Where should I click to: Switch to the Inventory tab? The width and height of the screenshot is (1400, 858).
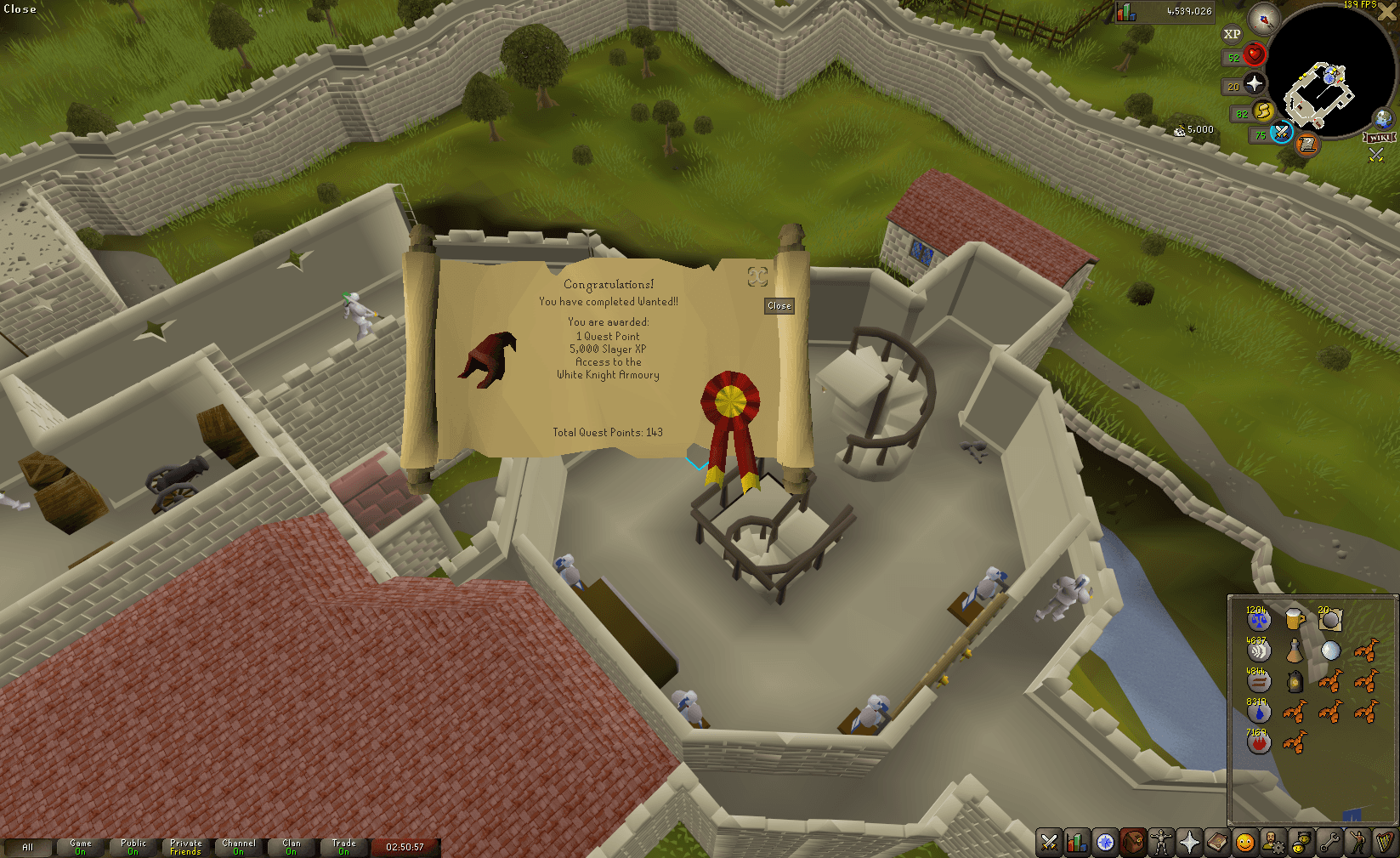[x=1133, y=843]
